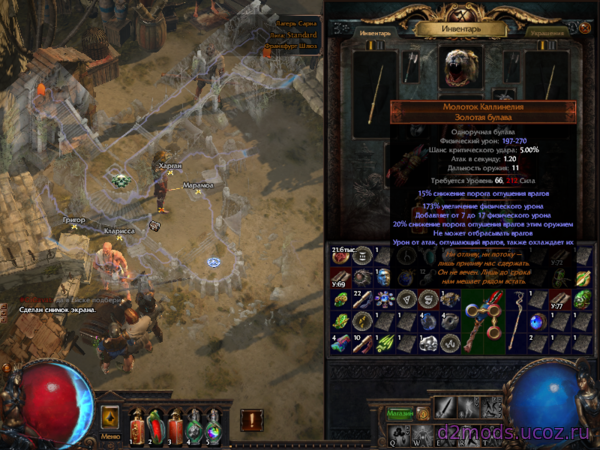
Task: Select the skill icon bound to Q
Action: click(397, 432)
